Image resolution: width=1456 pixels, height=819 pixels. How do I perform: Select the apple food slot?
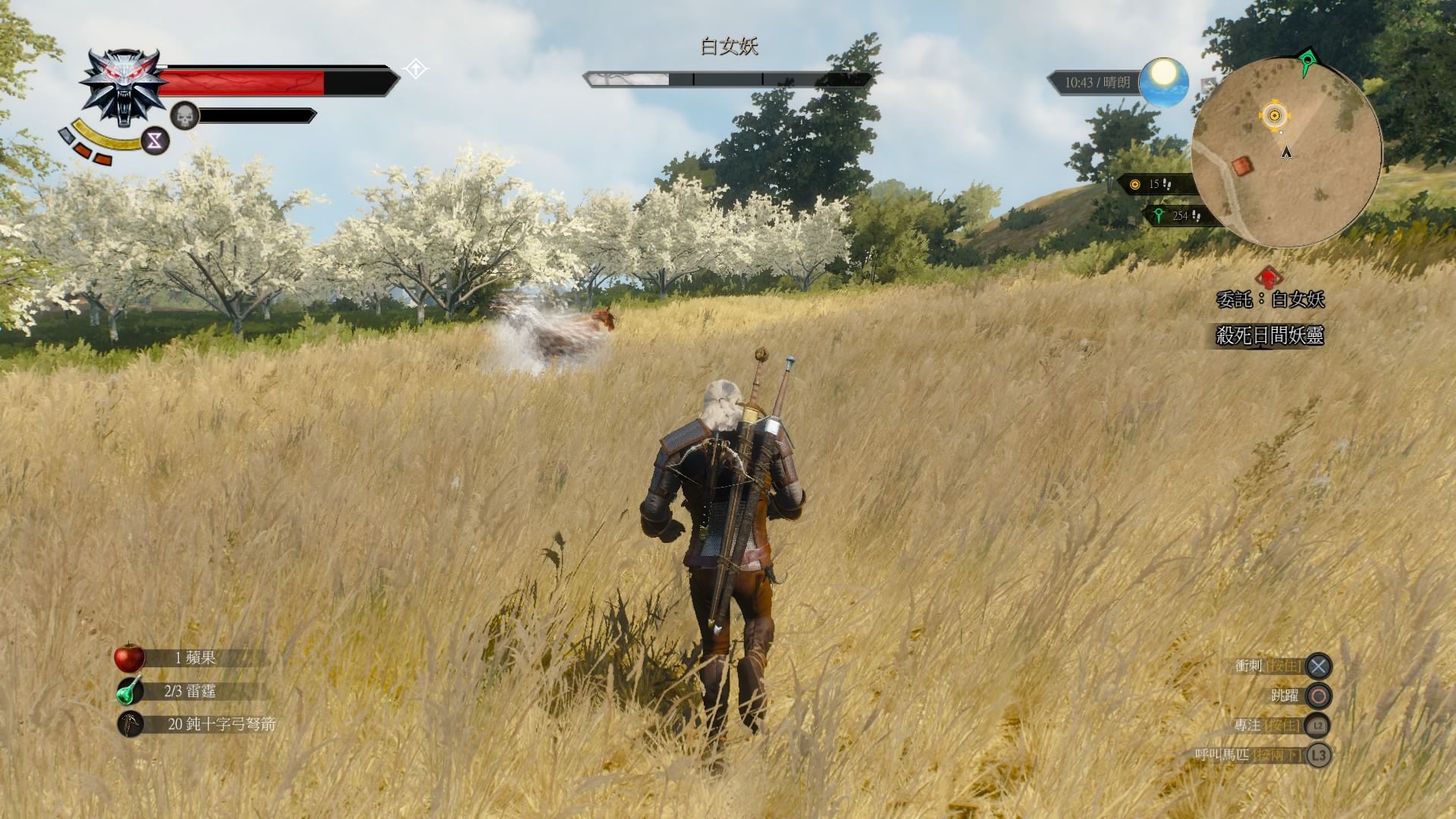[x=130, y=657]
